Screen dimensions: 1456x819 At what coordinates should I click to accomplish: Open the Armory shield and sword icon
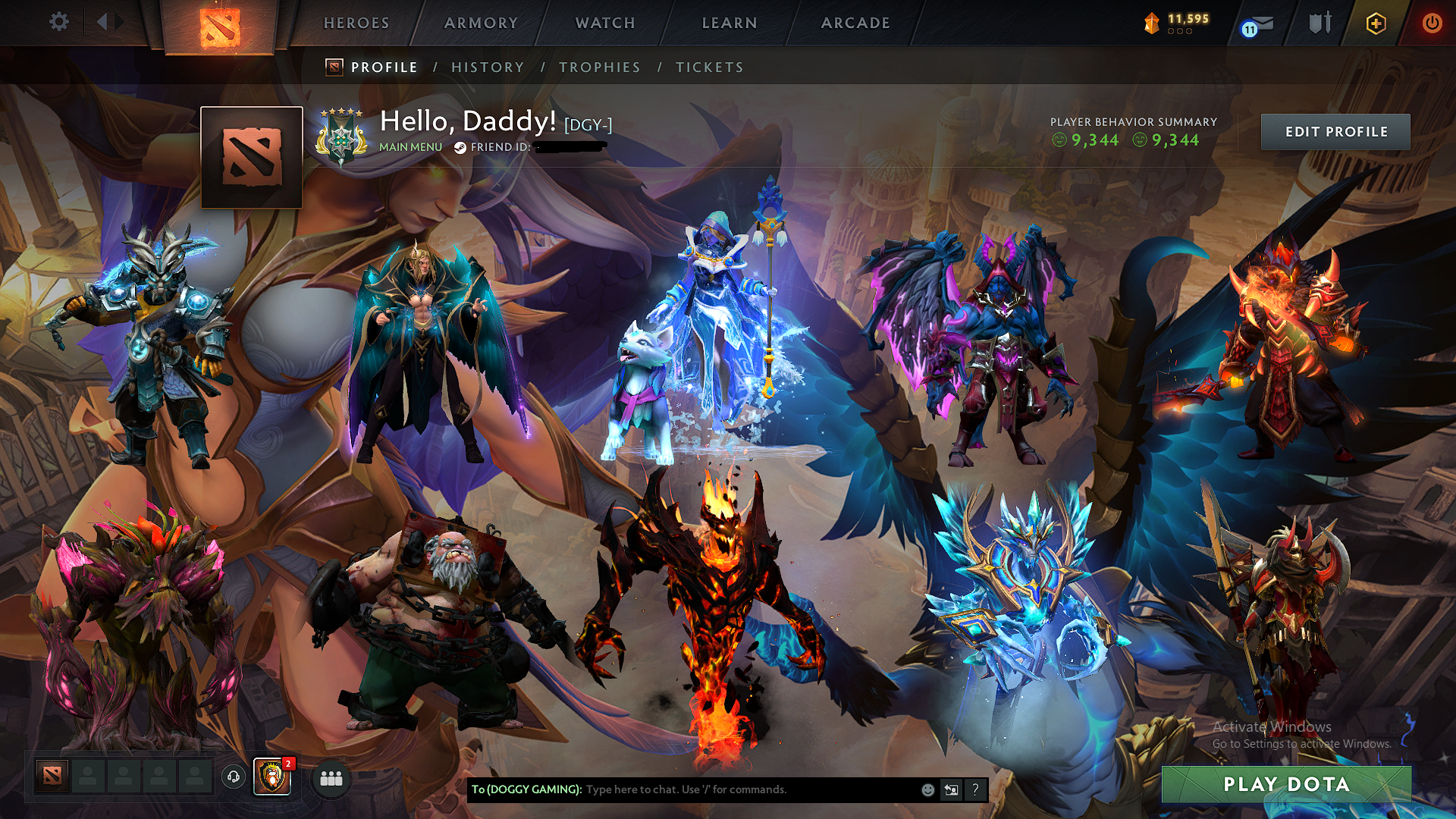click(x=1319, y=23)
